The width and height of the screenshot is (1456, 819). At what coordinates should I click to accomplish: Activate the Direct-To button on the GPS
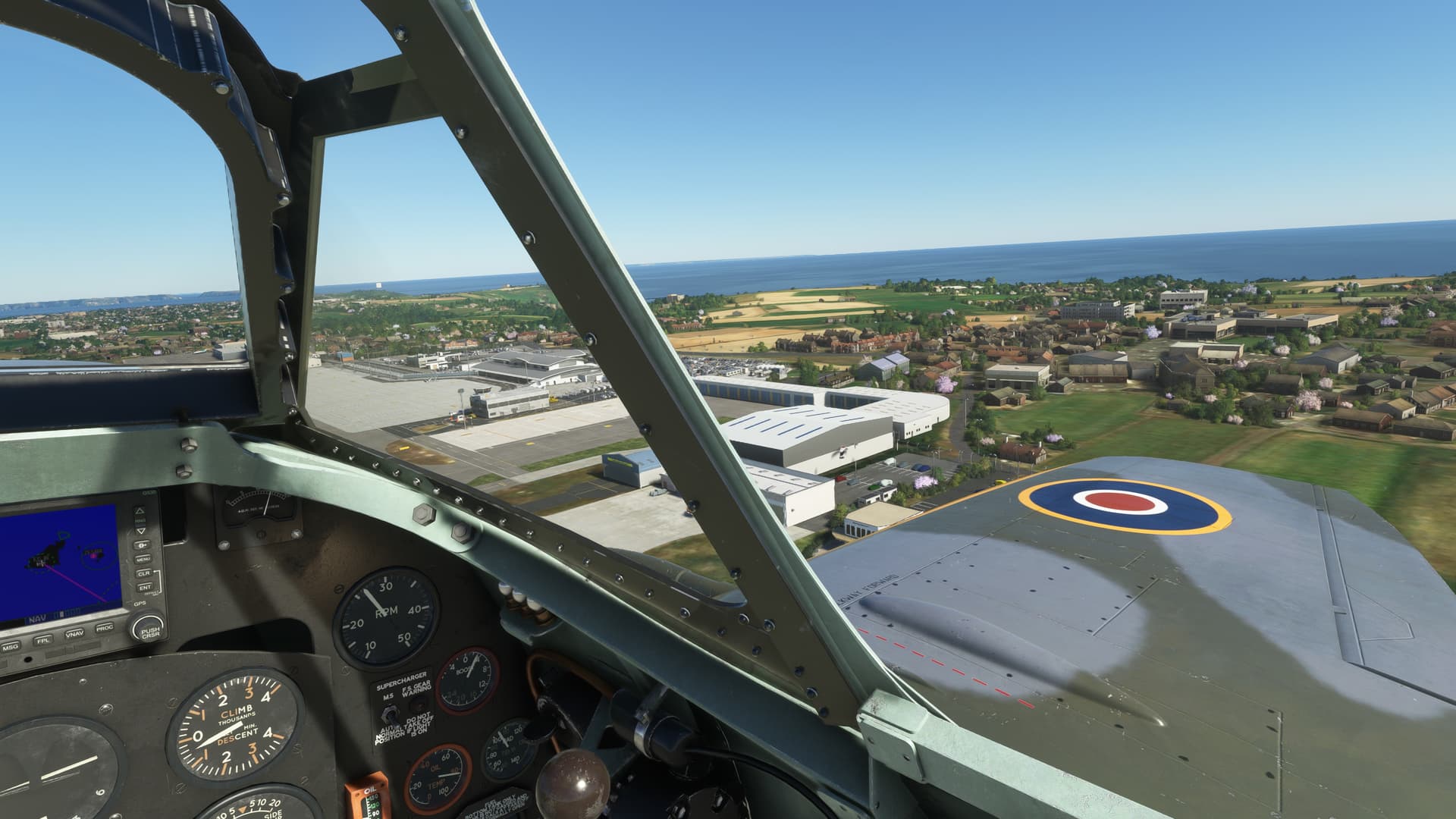pyautogui.click(x=142, y=544)
